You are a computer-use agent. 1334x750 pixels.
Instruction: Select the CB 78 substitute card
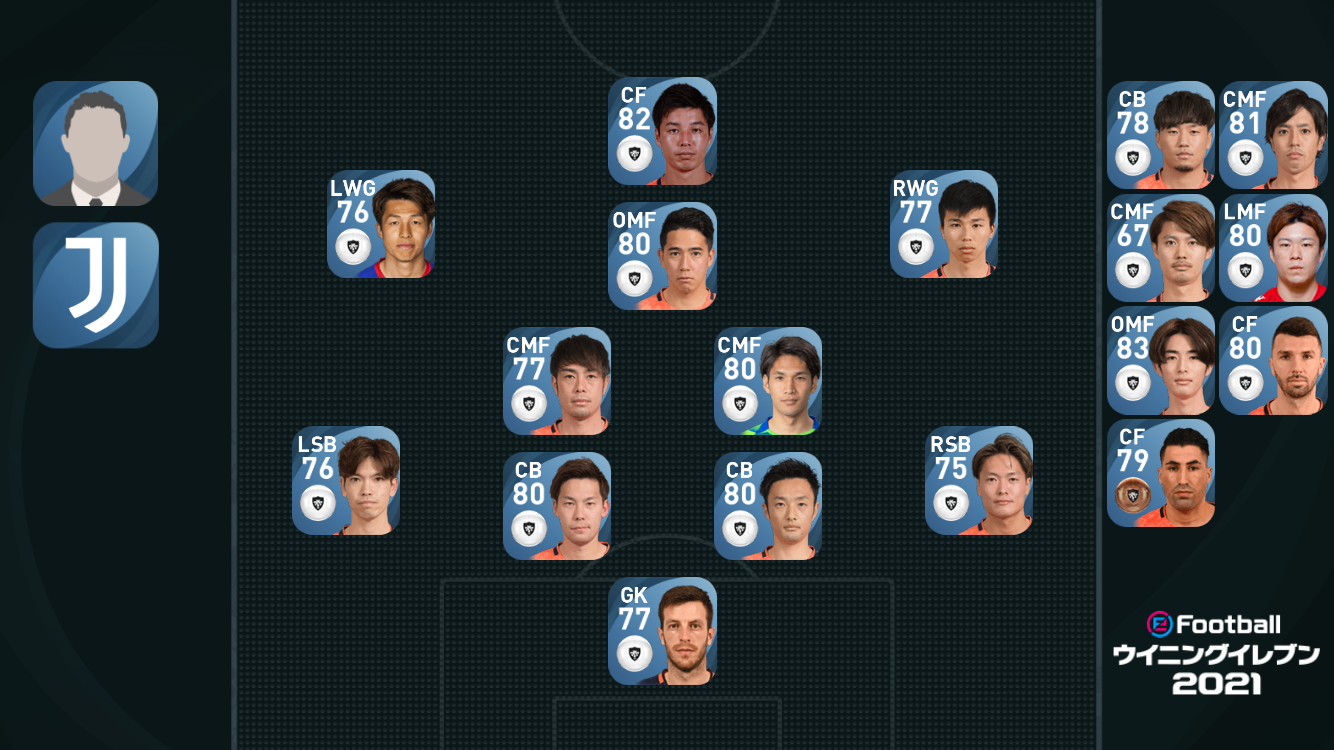click(1161, 135)
